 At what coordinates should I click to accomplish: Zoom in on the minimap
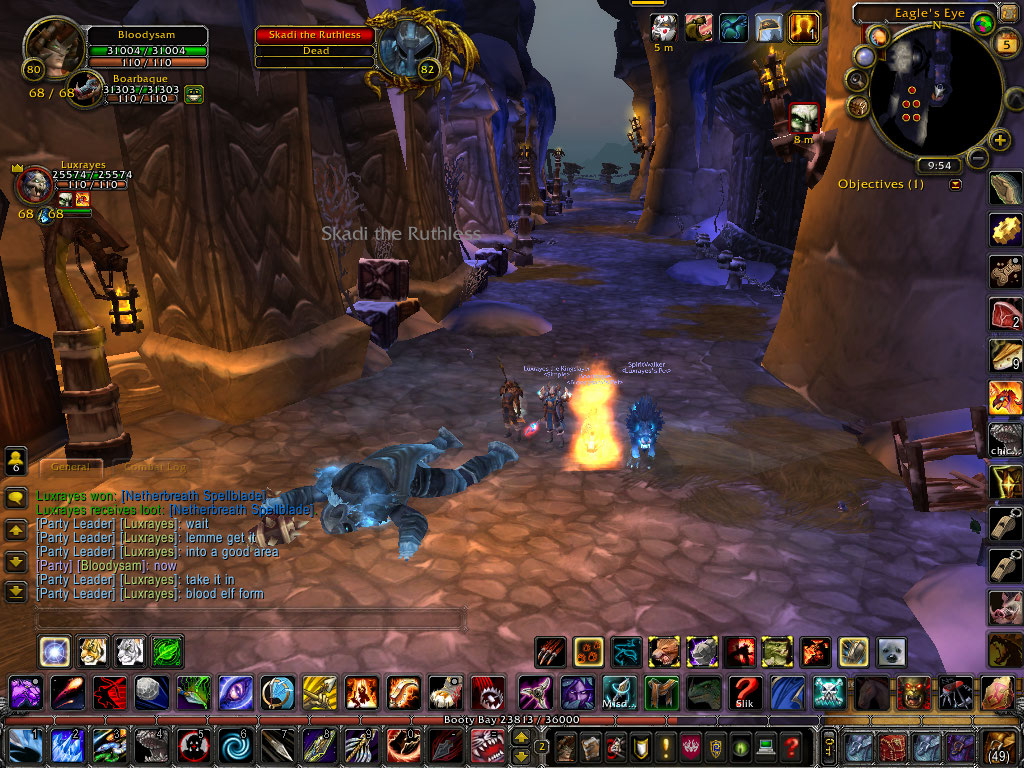pyautogui.click(x=1000, y=140)
